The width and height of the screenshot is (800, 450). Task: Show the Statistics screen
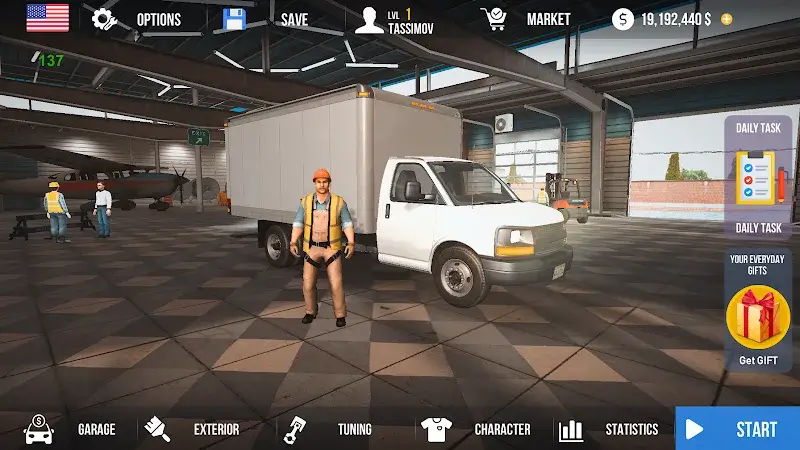click(609, 429)
